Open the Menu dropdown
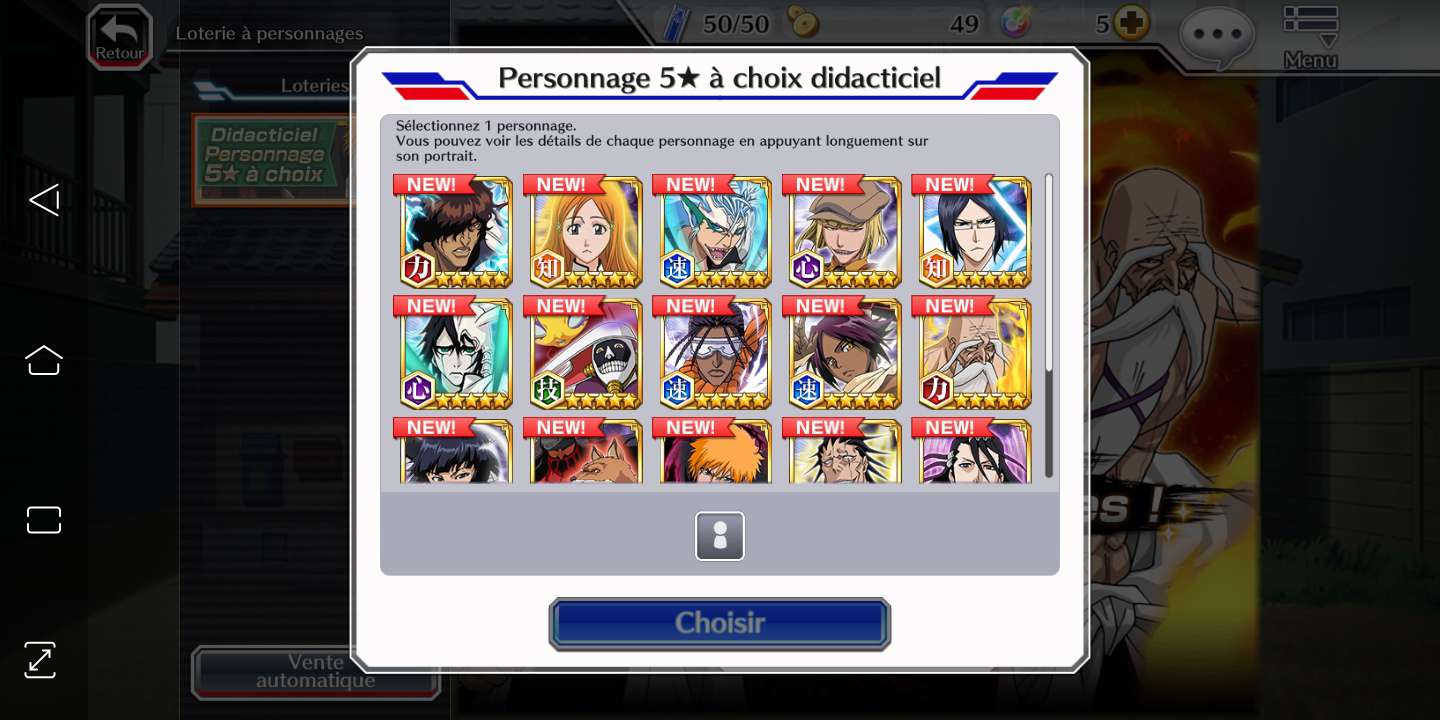 tap(1310, 38)
